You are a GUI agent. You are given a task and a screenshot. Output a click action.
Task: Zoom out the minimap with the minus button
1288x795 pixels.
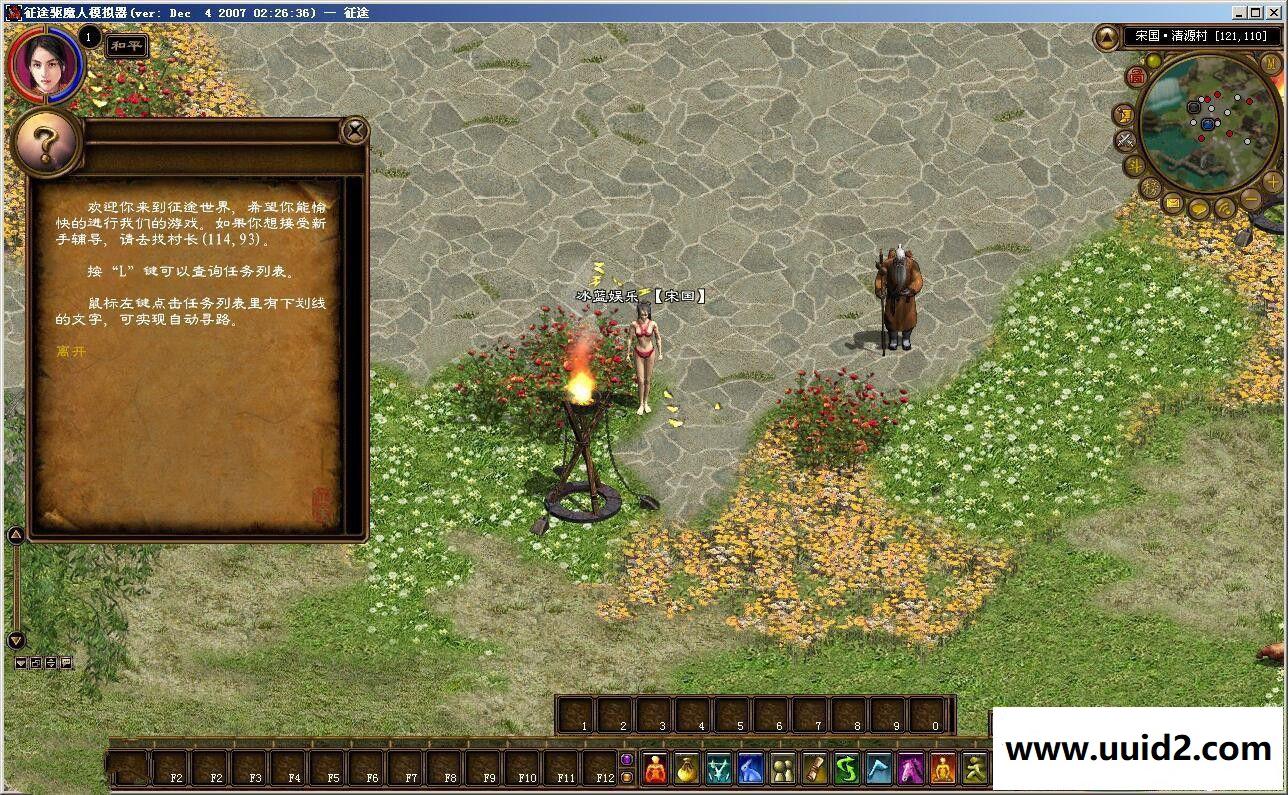pos(1252,198)
